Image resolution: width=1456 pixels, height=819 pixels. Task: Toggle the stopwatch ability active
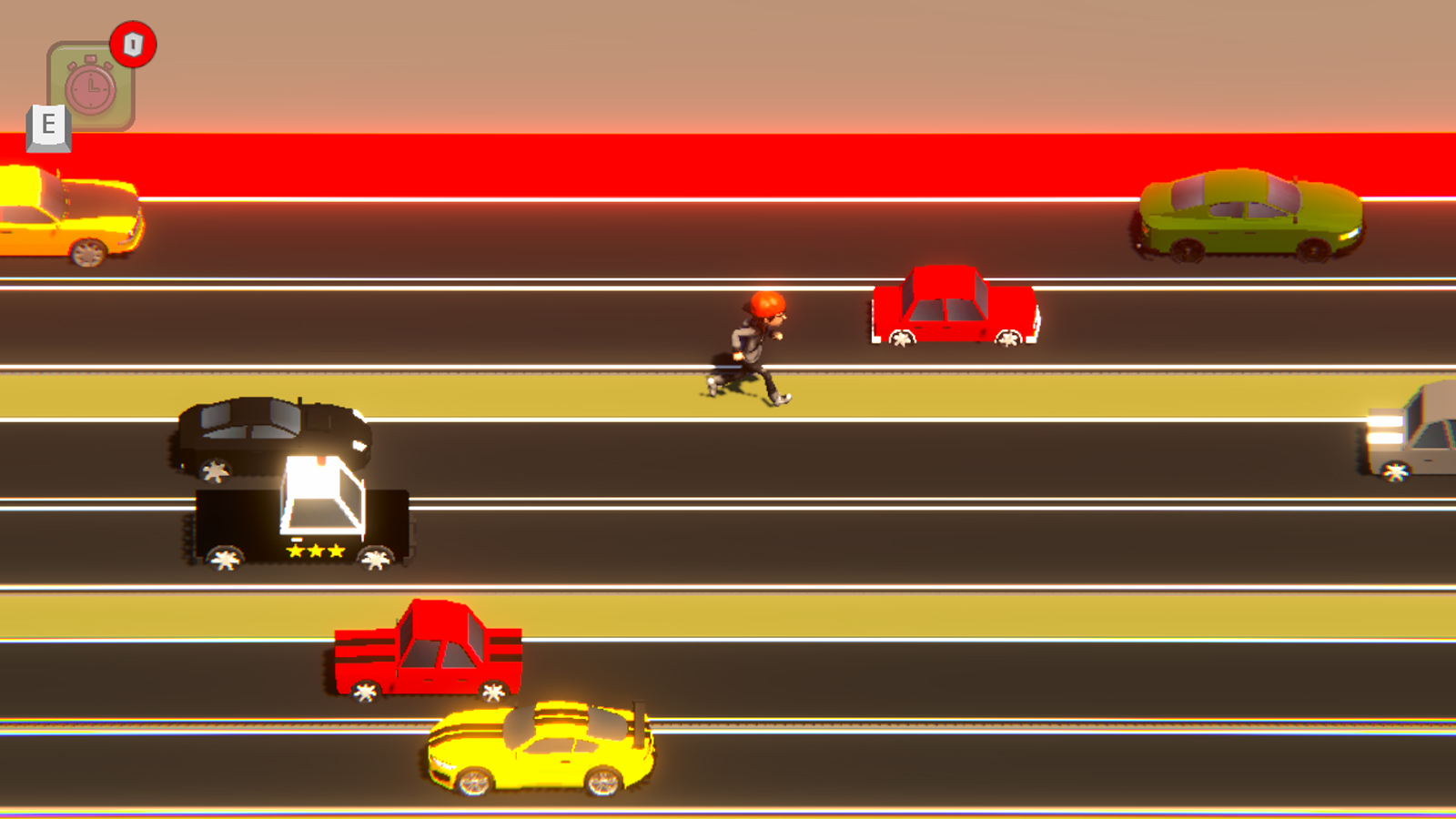click(x=91, y=86)
